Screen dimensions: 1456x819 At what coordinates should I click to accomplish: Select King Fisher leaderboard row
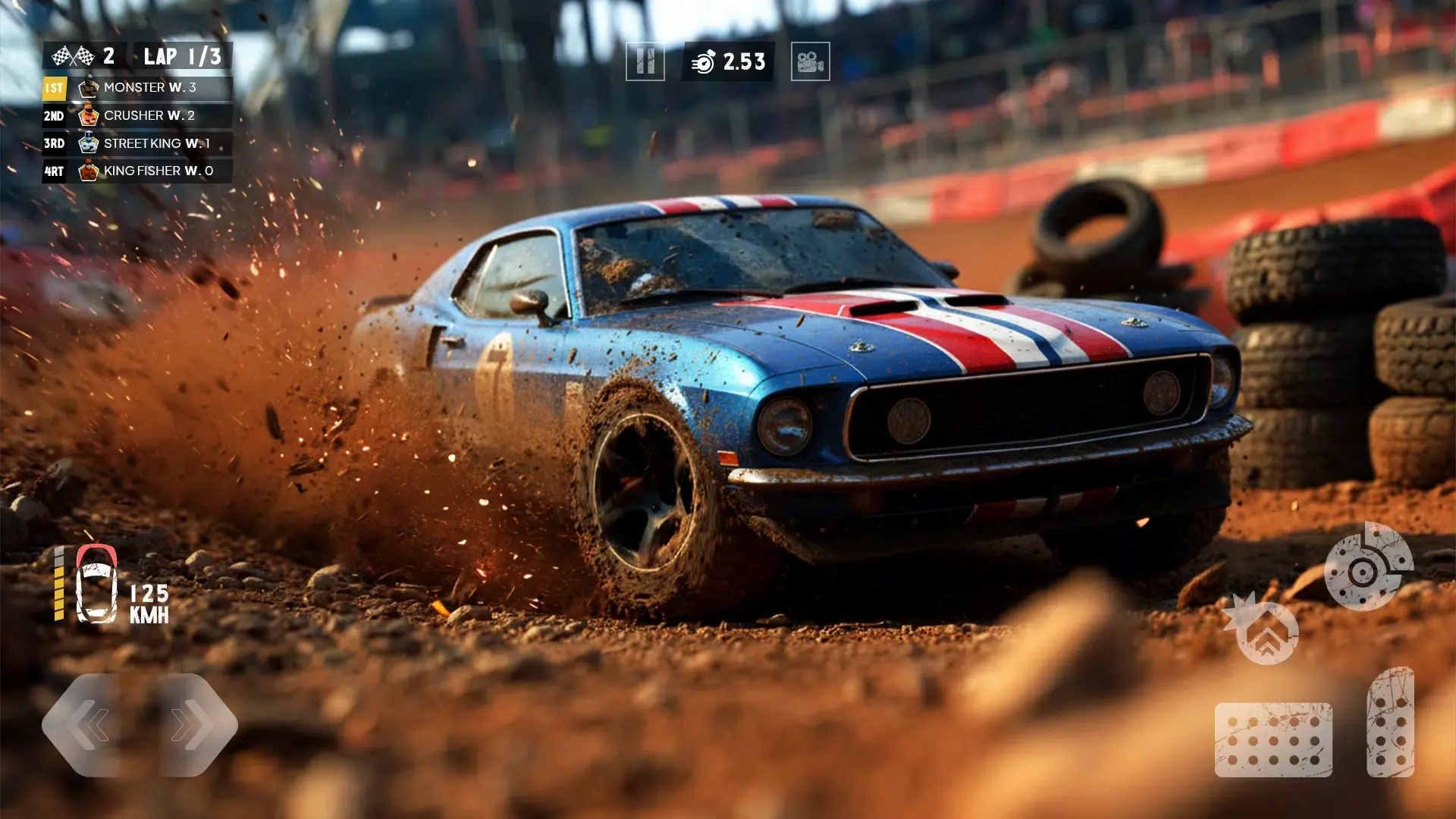point(137,171)
